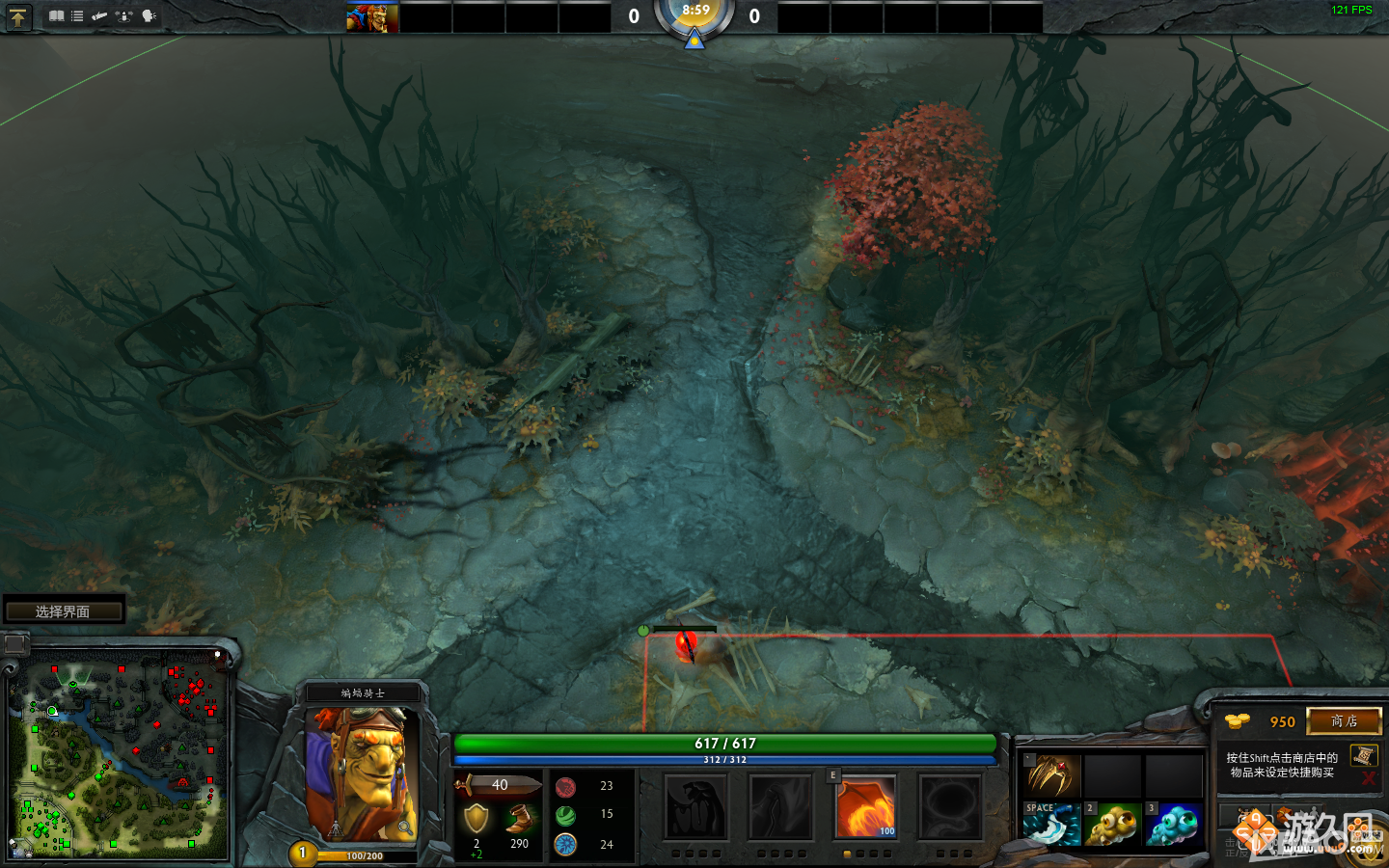Viewport: 1389px width, 868px height.
Task: Click the quickbuy scroll icon near the shop
Action: pos(1364,756)
